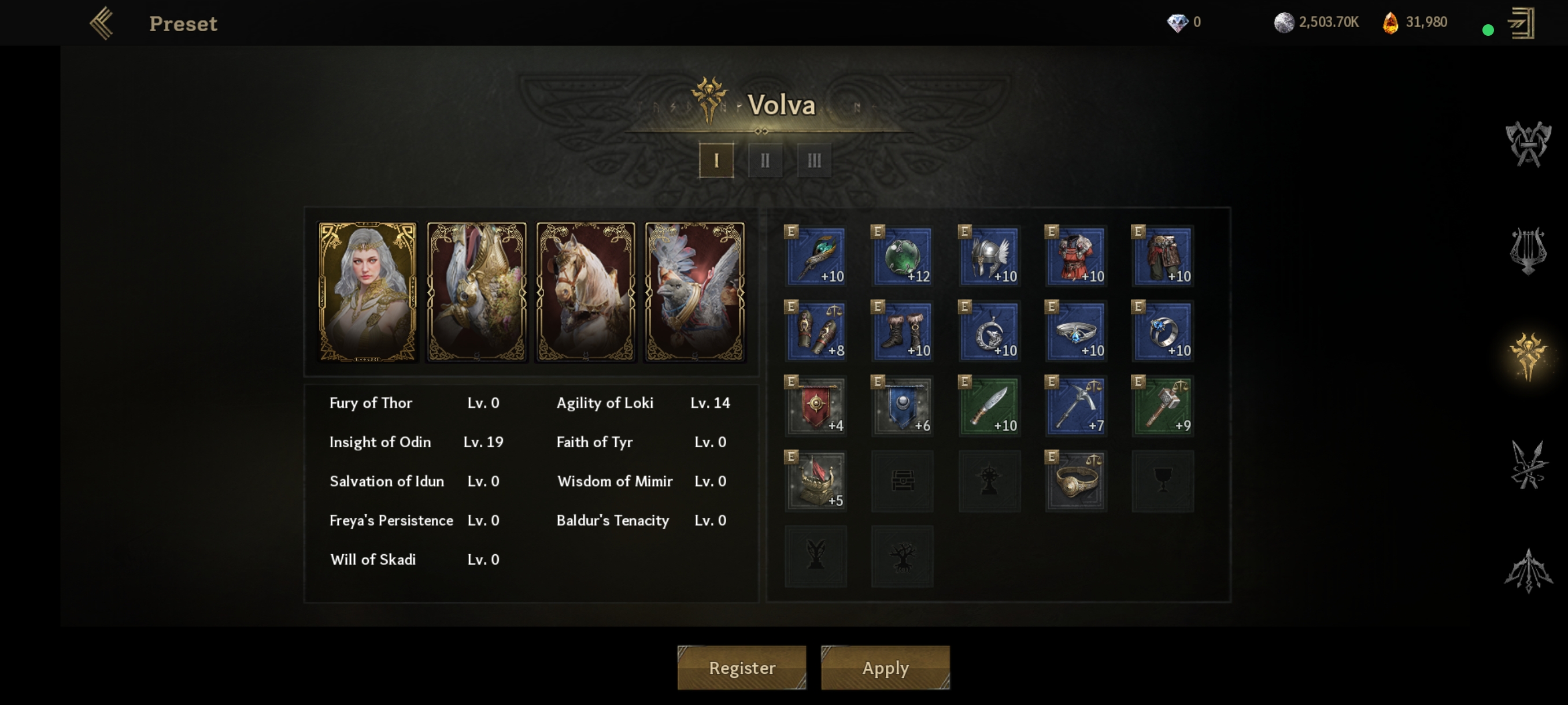Choose the white horse mount card
The height and width of the screenshot is (705, 1568).
(x=586, y=291)
